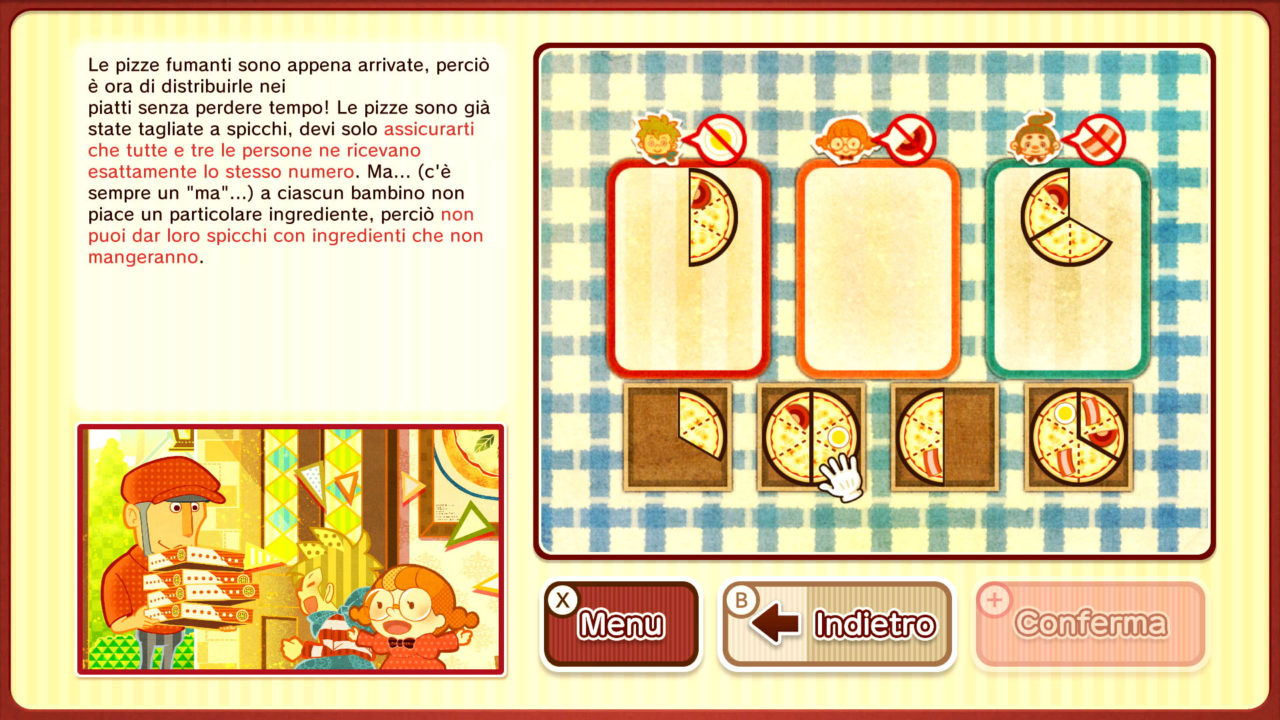The width and height of the screenshot is (1280, 720).
Task: Pick the half pizza on the red plate
Action: pyautogui.click(x=712, y=218)
